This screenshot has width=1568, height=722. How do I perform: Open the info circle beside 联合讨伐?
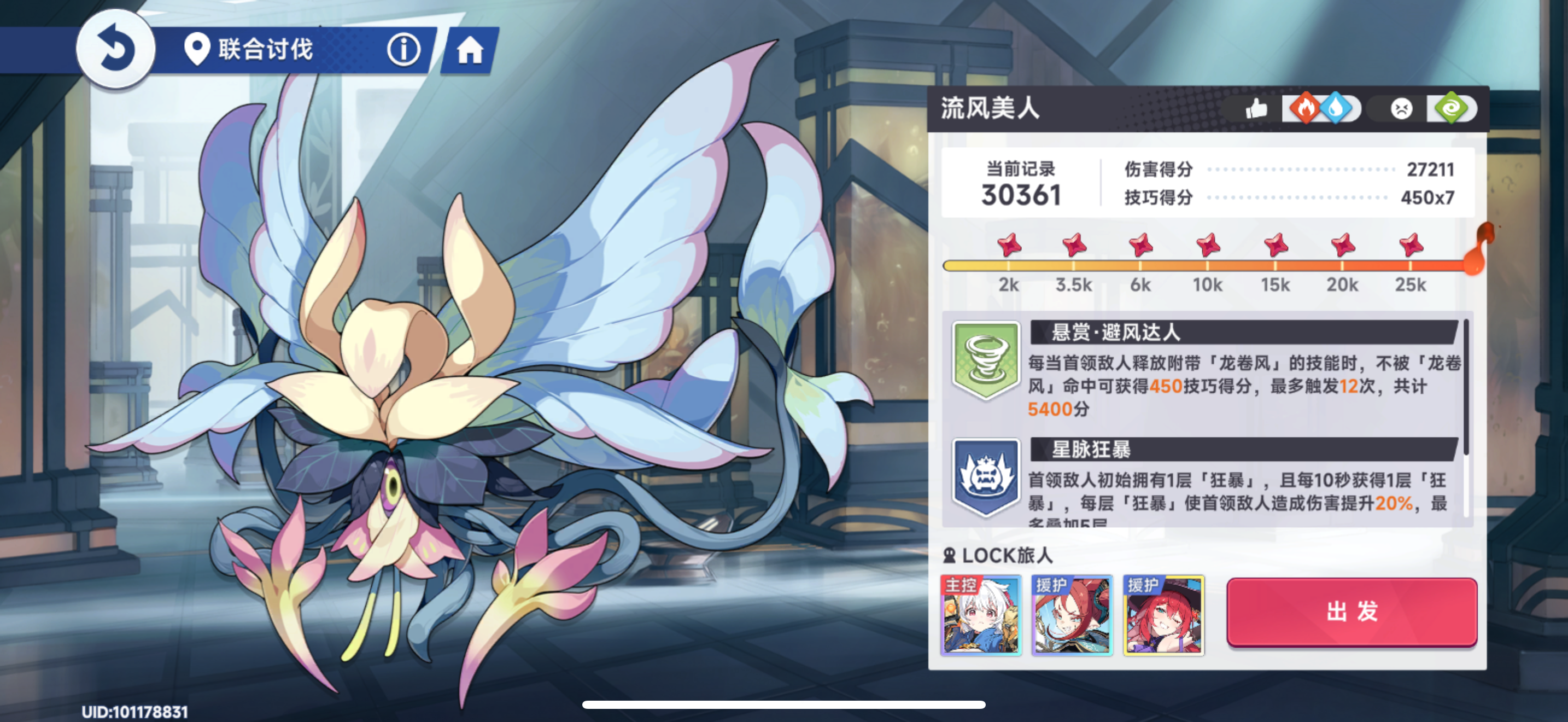coord(404,51)
